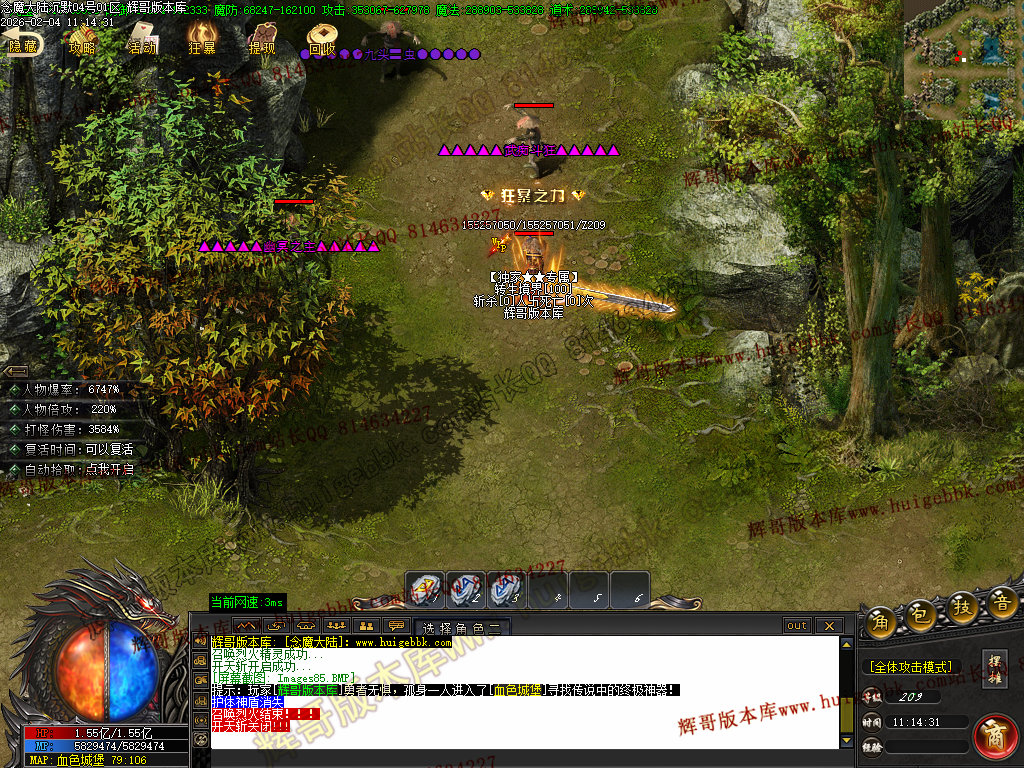Click the 选择角色二 select character tab

(x=461, y=628)
